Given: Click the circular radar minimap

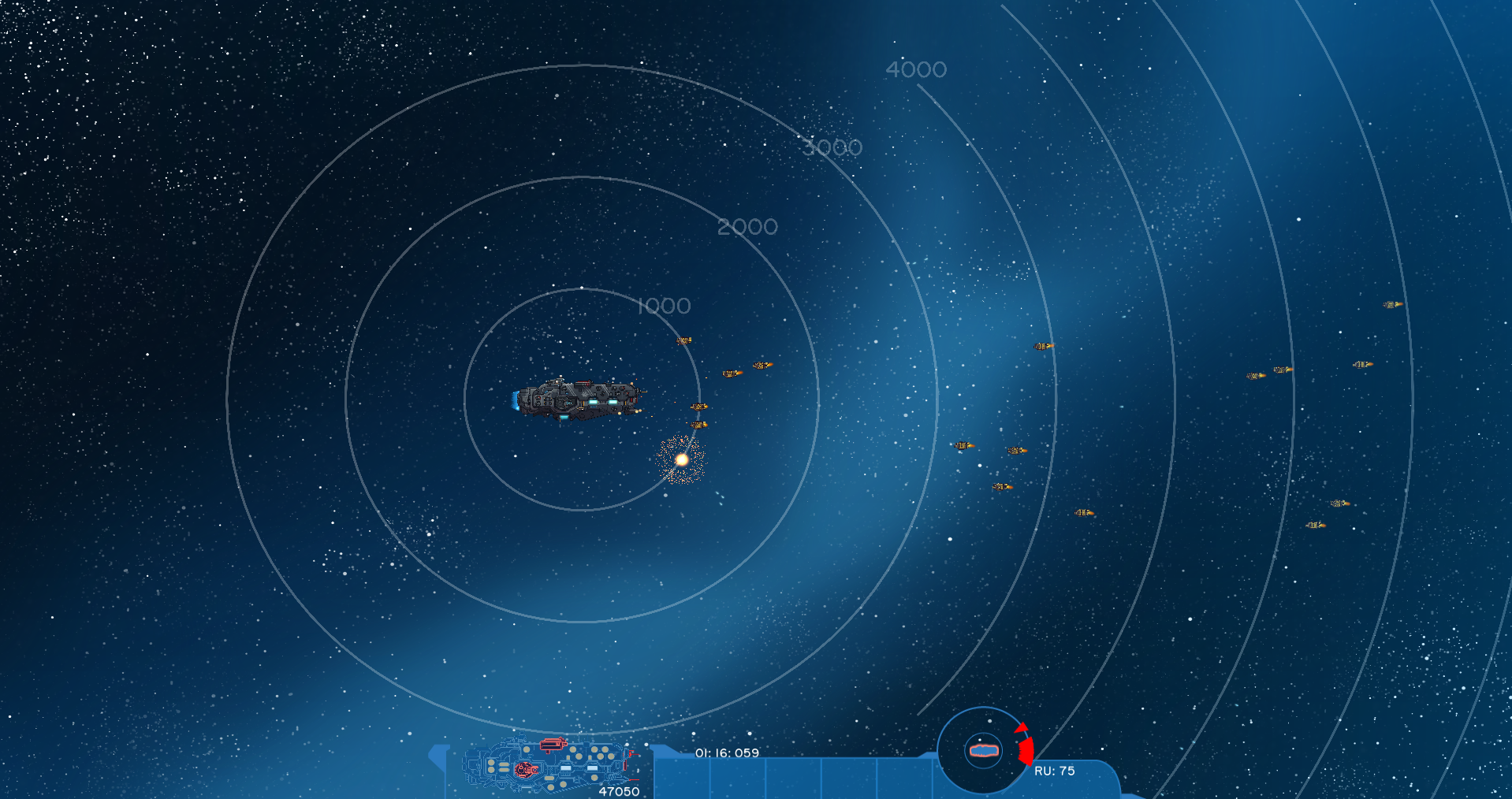Looking at the screenshot, I should tap(982, 750).
